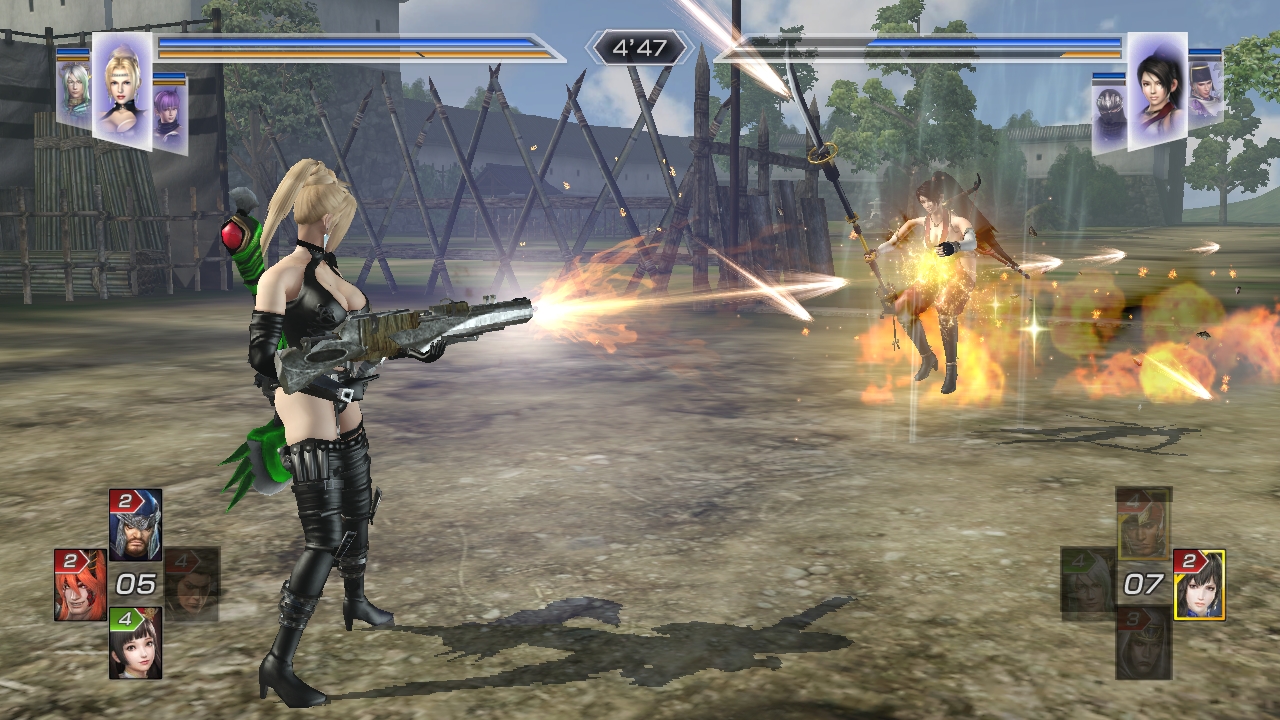This screenshot has height=720, width=1280.
Task: Select the blonde fighter's active portrait
Action: tap(122, 90)
